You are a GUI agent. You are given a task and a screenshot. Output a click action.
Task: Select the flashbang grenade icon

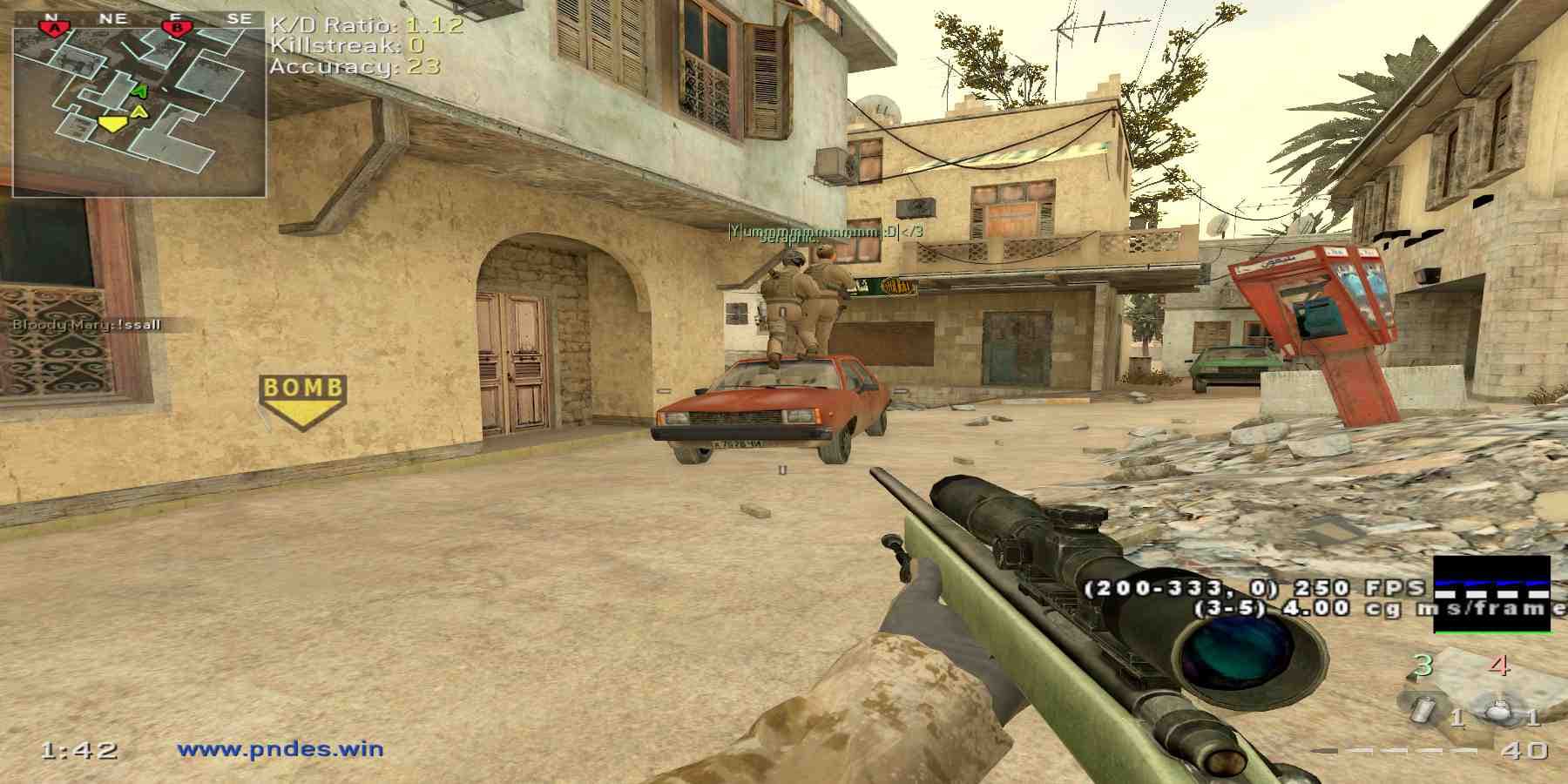1423,710
